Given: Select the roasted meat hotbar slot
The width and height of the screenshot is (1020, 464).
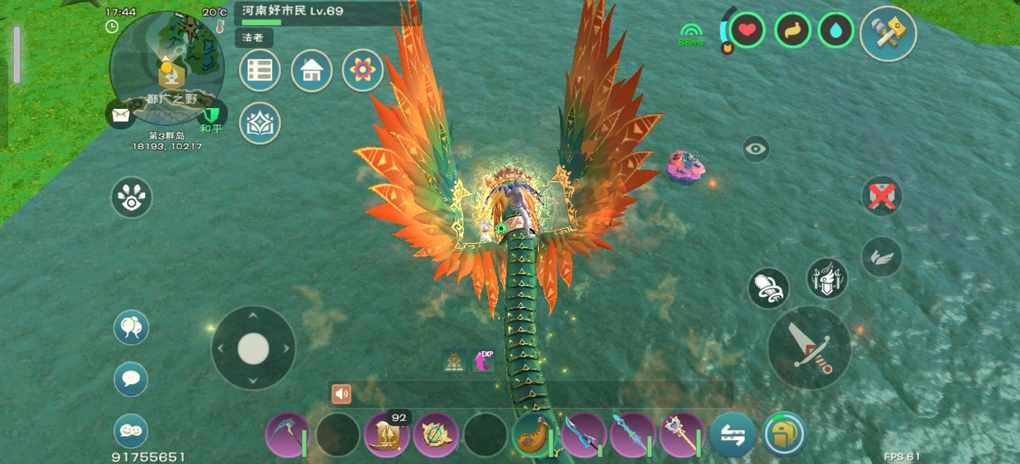Looking at the screenshot, I should pyautogui.click(x=534, y=435).
